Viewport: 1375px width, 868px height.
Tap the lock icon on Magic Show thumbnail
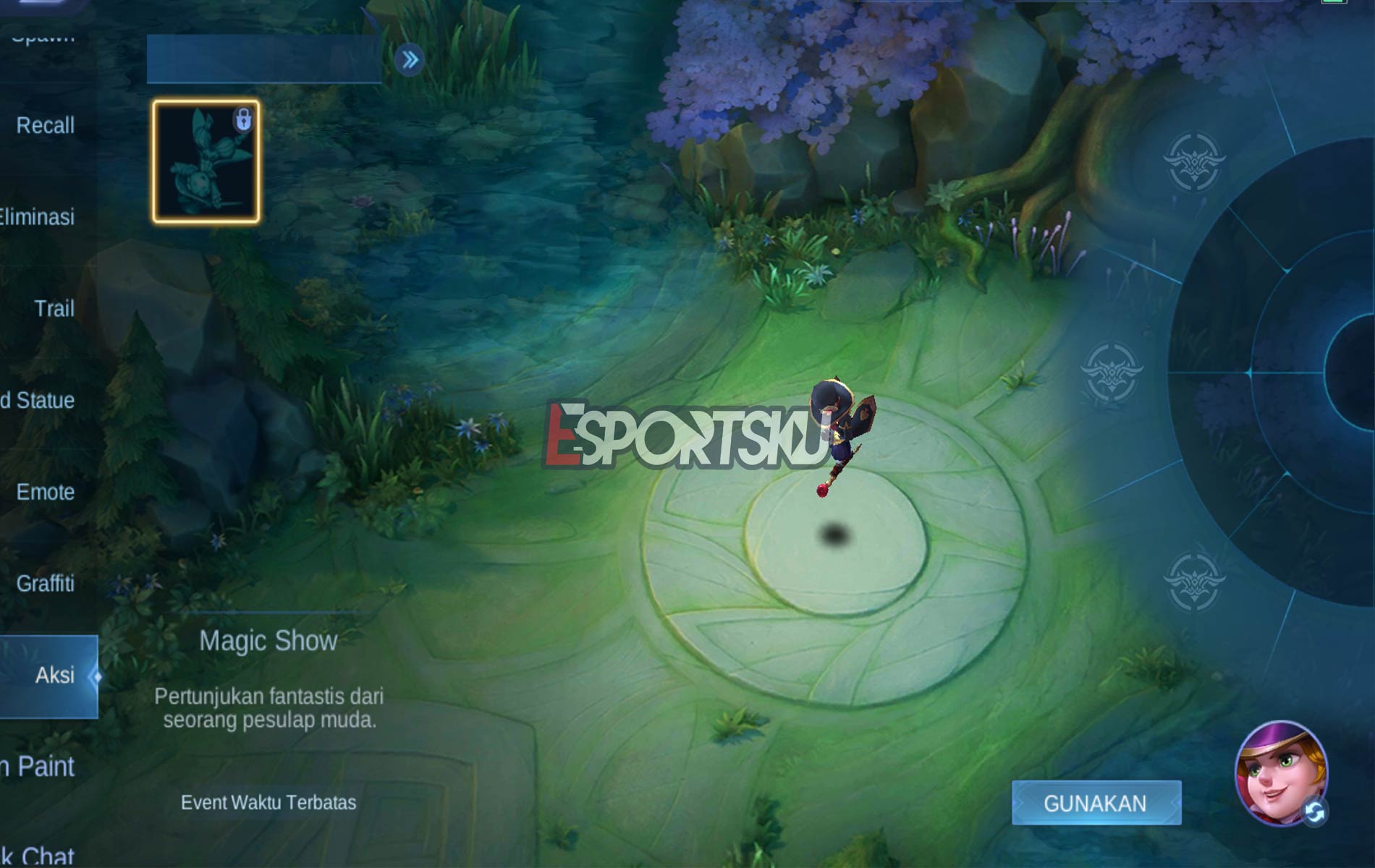(244, 119)
